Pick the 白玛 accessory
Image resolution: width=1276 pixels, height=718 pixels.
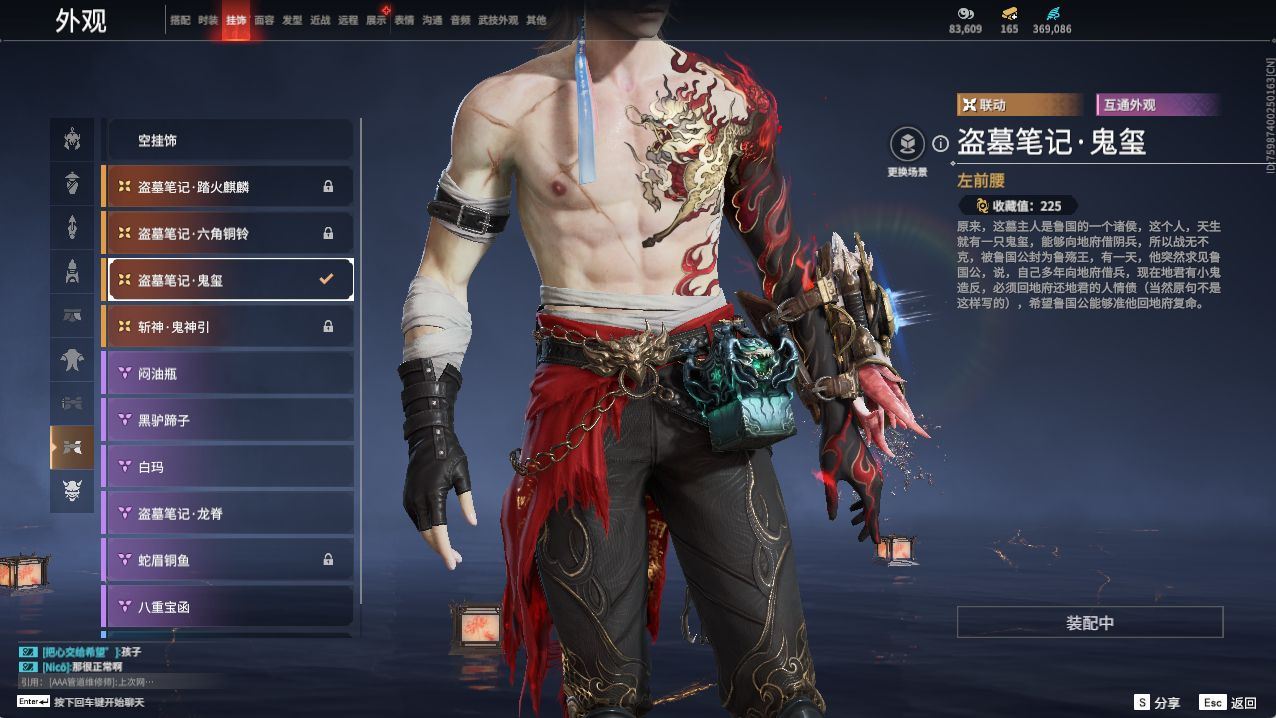[229, 467]
